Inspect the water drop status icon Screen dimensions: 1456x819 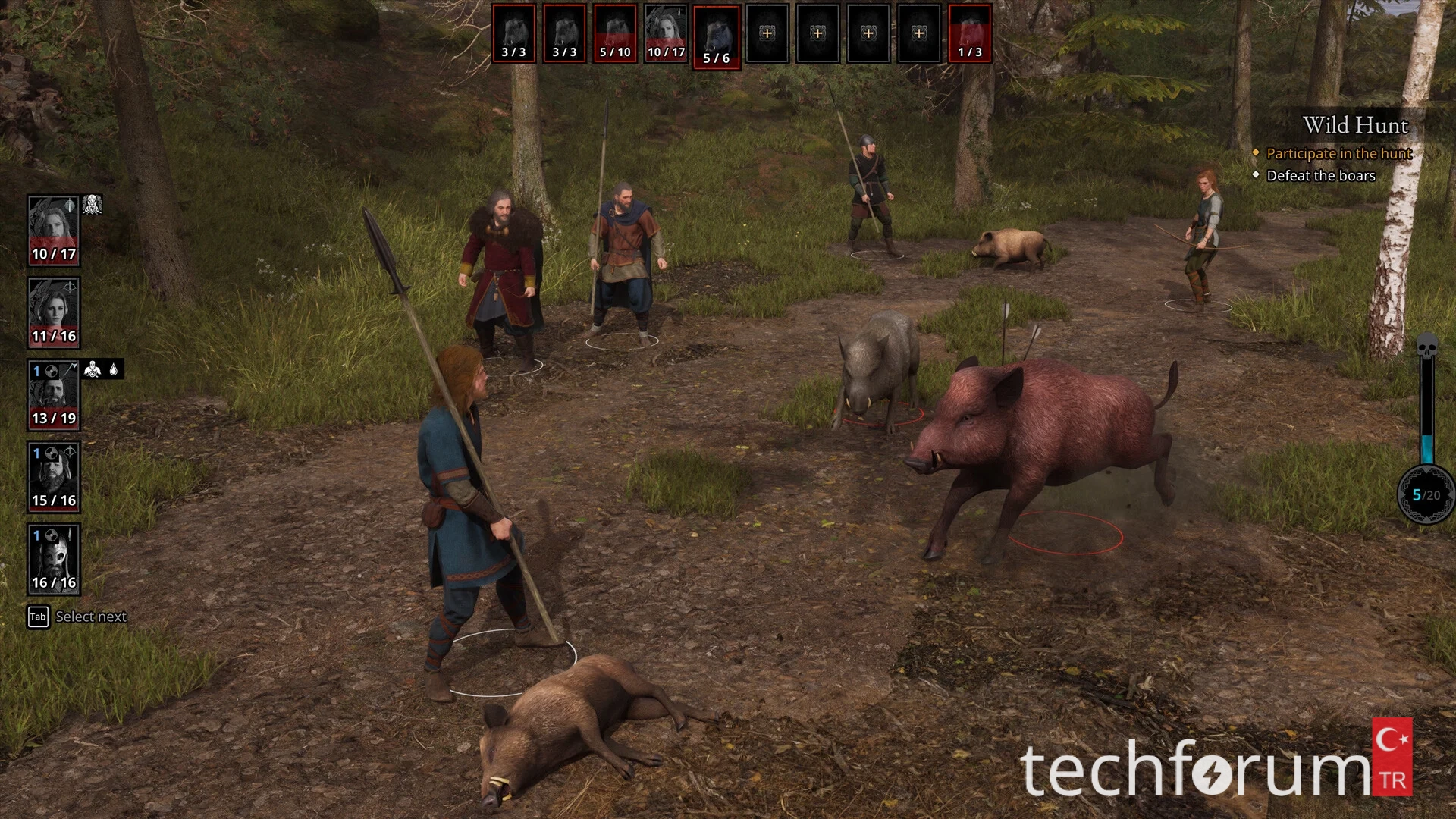tap(114, 369)
